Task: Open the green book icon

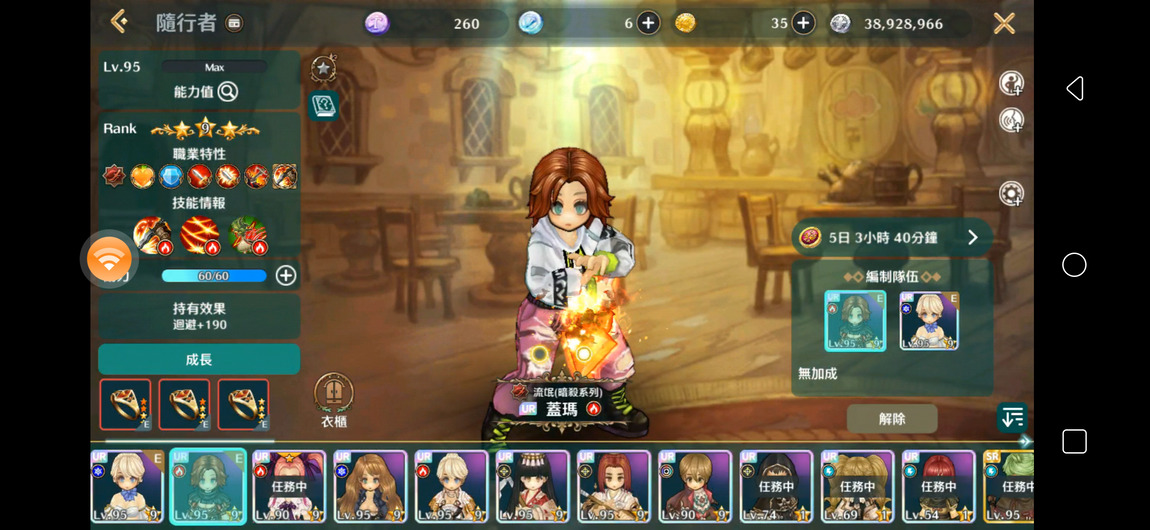Action: 323,105
